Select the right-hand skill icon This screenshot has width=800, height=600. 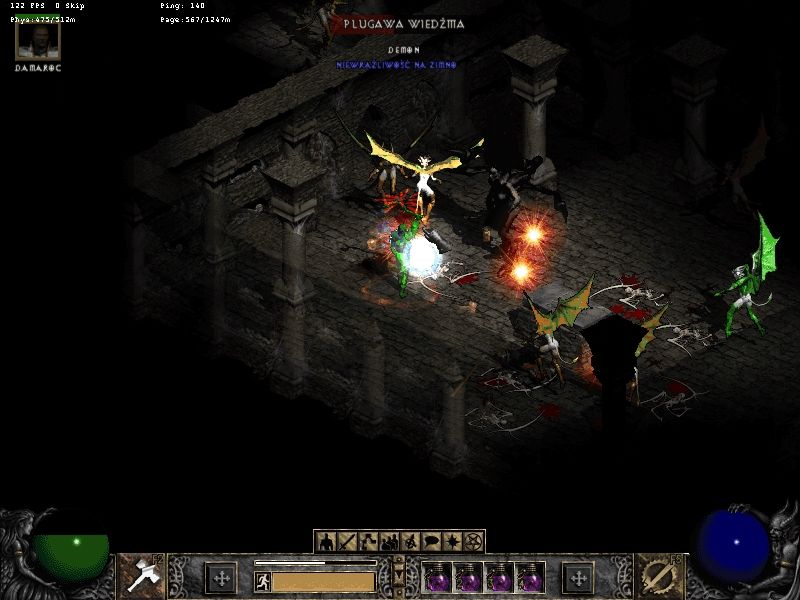pyautogui.click(x=659, y=576)
